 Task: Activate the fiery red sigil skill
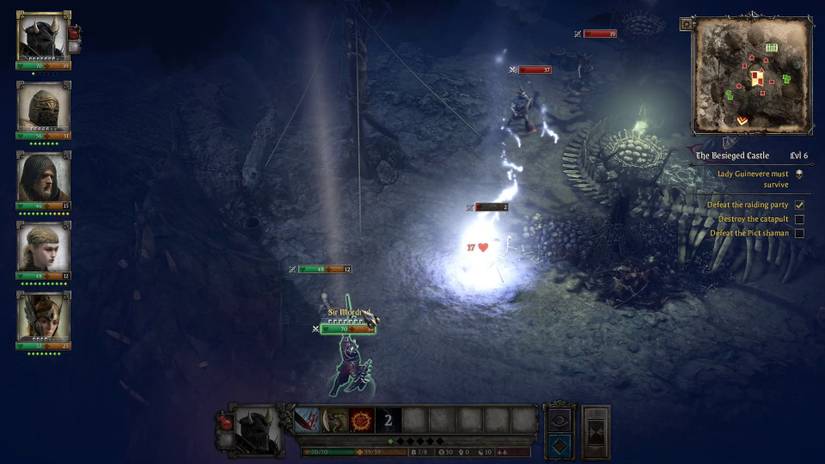[x=361, y=420]
